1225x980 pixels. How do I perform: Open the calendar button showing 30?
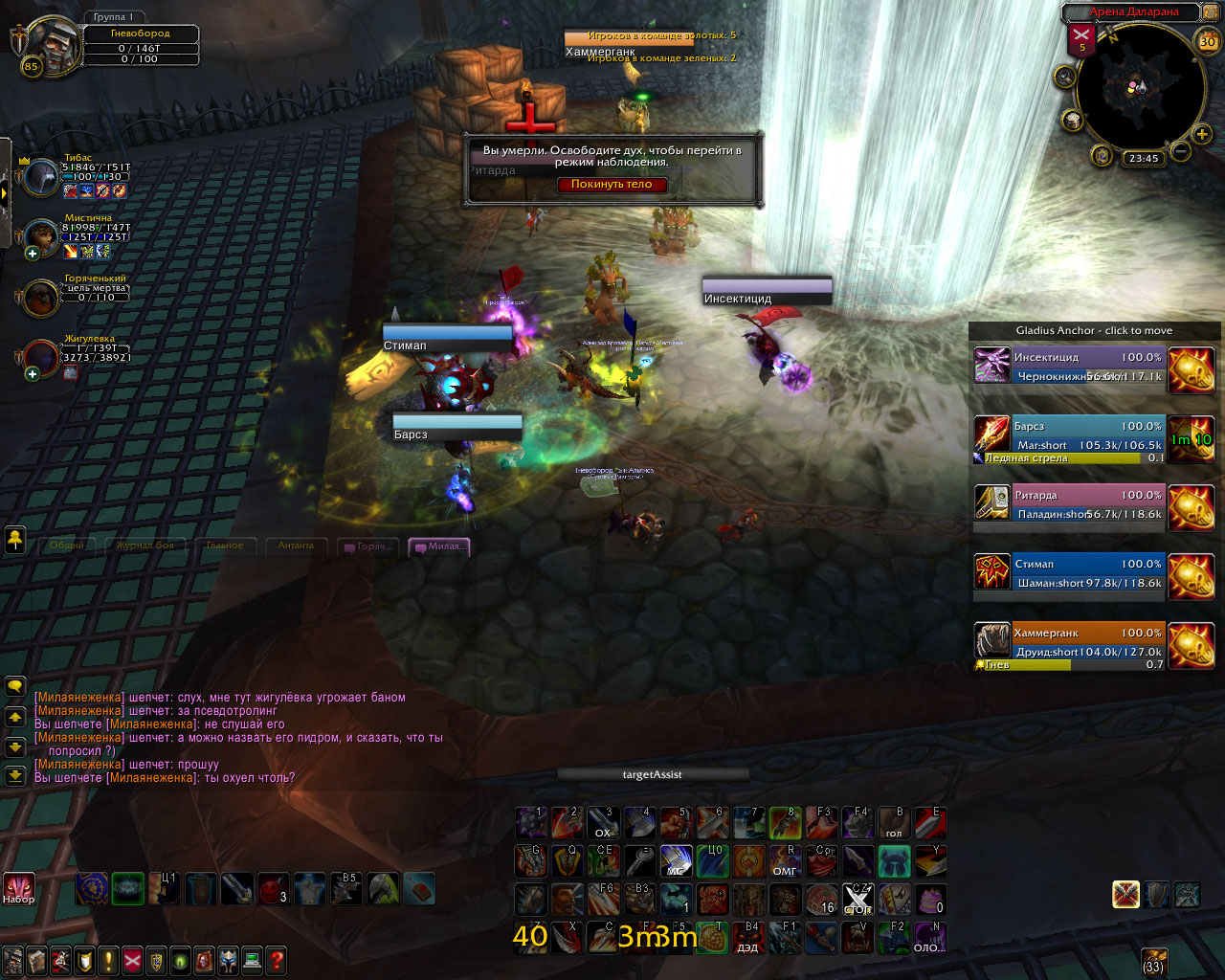pyautogui.click(x=1208, y=41)
